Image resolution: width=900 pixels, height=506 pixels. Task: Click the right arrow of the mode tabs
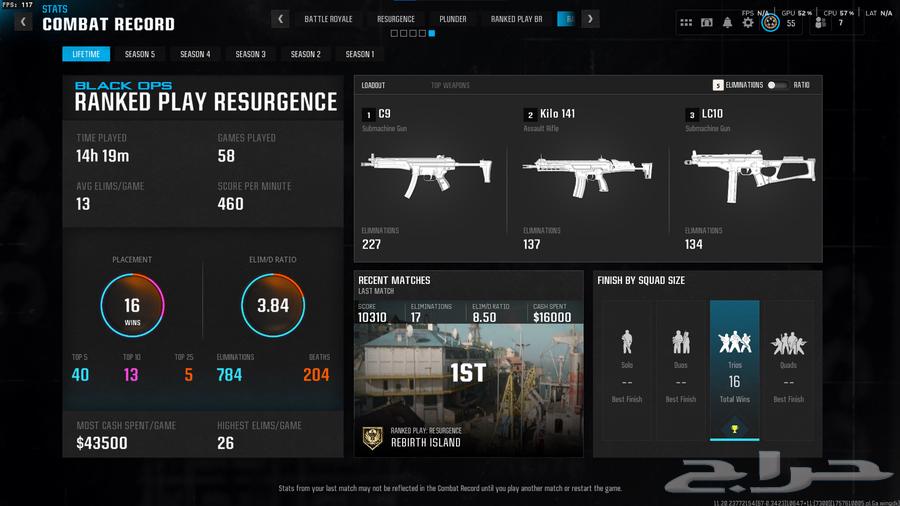coord(591,19)
